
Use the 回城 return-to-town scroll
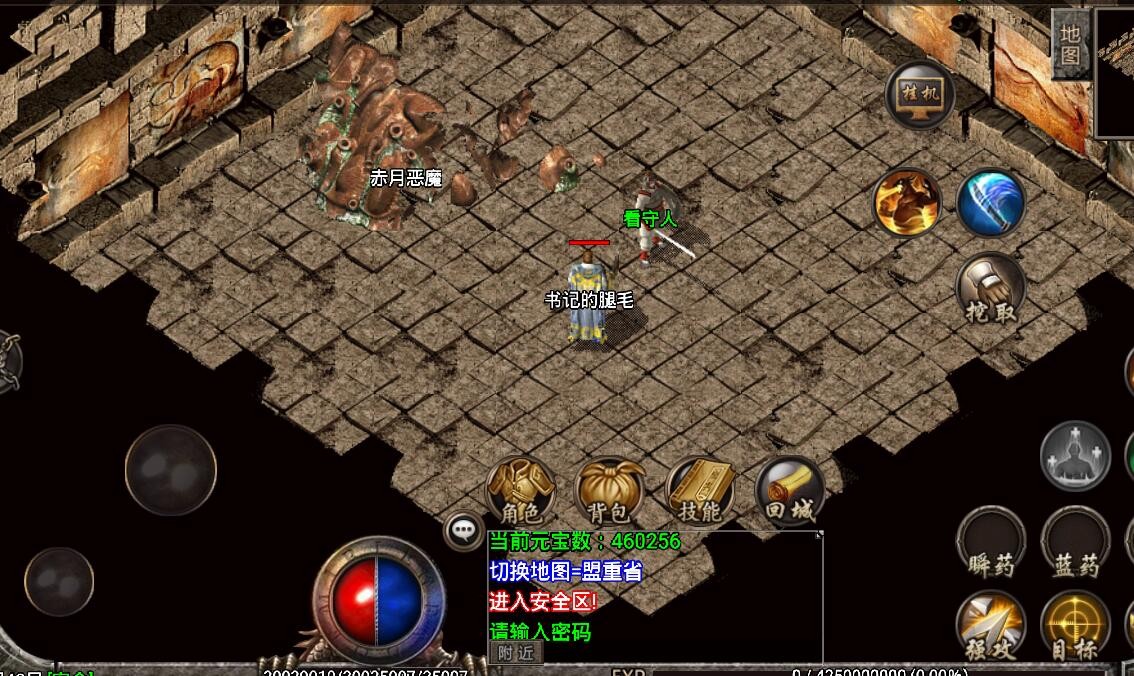coord(789,492)
